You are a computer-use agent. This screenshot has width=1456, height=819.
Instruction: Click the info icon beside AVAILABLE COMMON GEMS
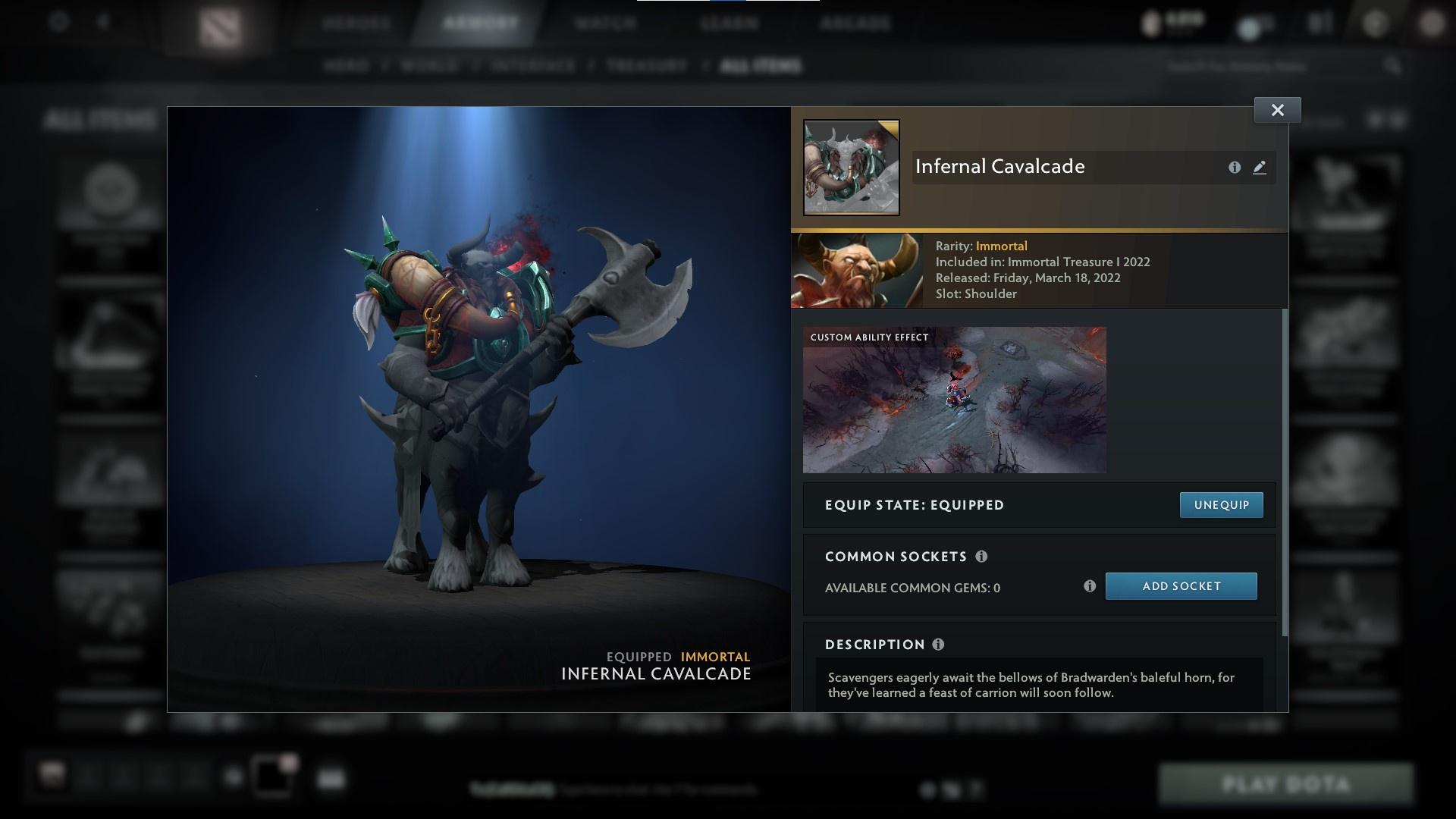1090,585
